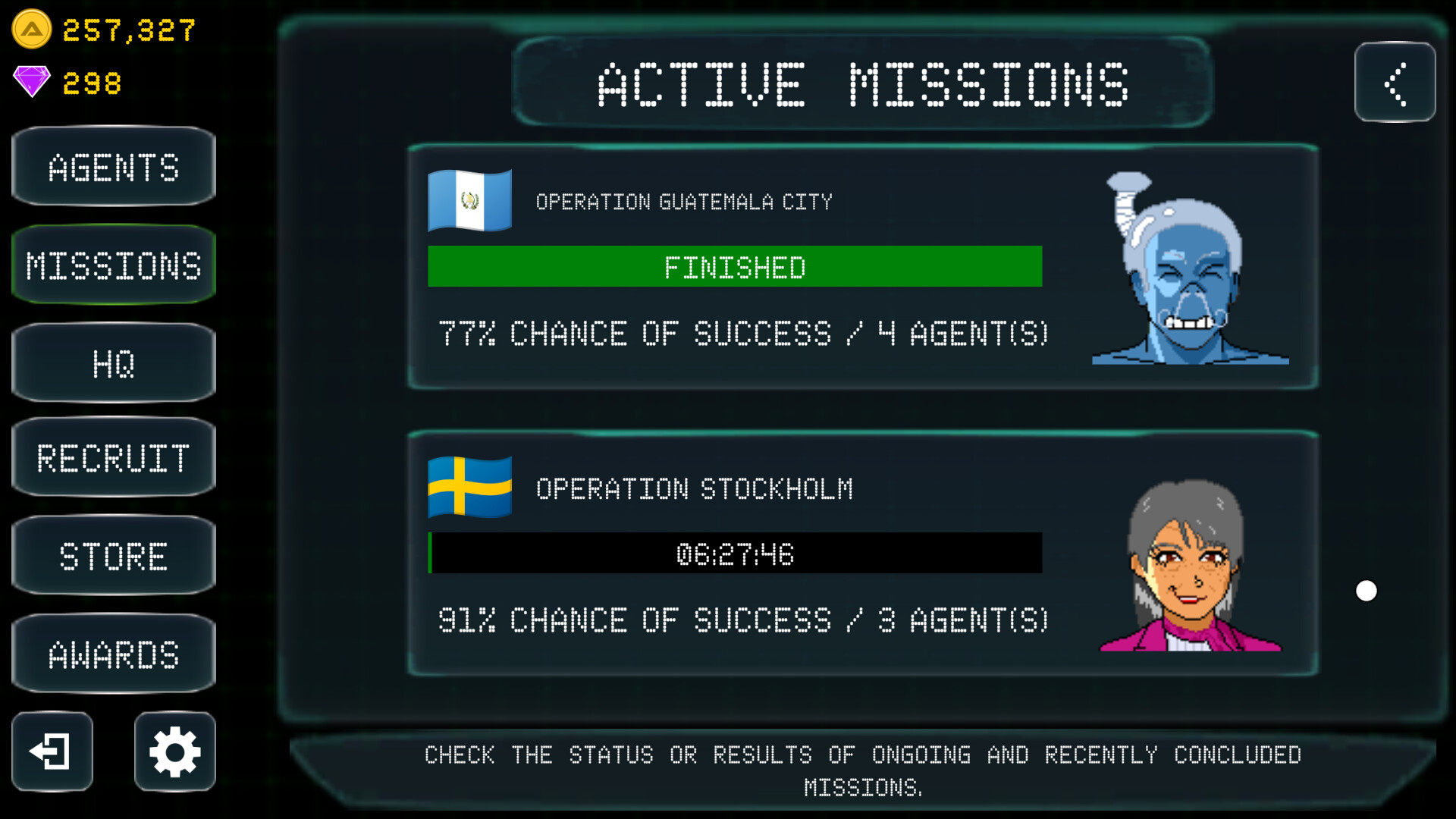Click the exit/logout door icon
Viewport: 1456px width, 819px height.
(x=51, y=752)
